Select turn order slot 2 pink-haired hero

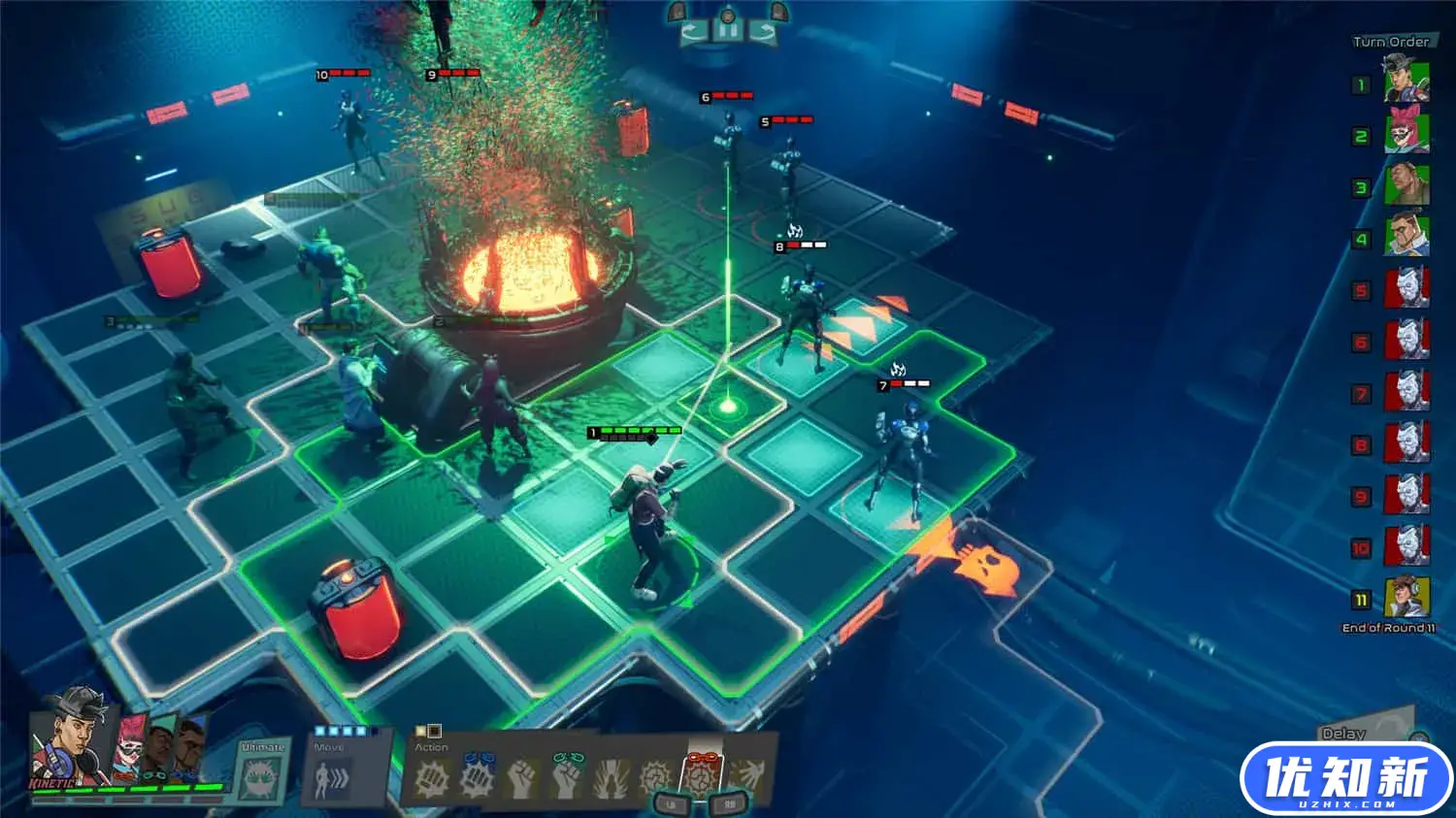click(1406, 135)
